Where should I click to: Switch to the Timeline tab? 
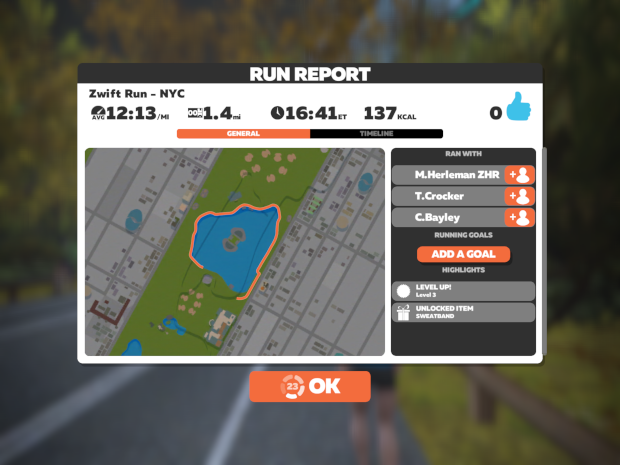[x=376, y=133]
